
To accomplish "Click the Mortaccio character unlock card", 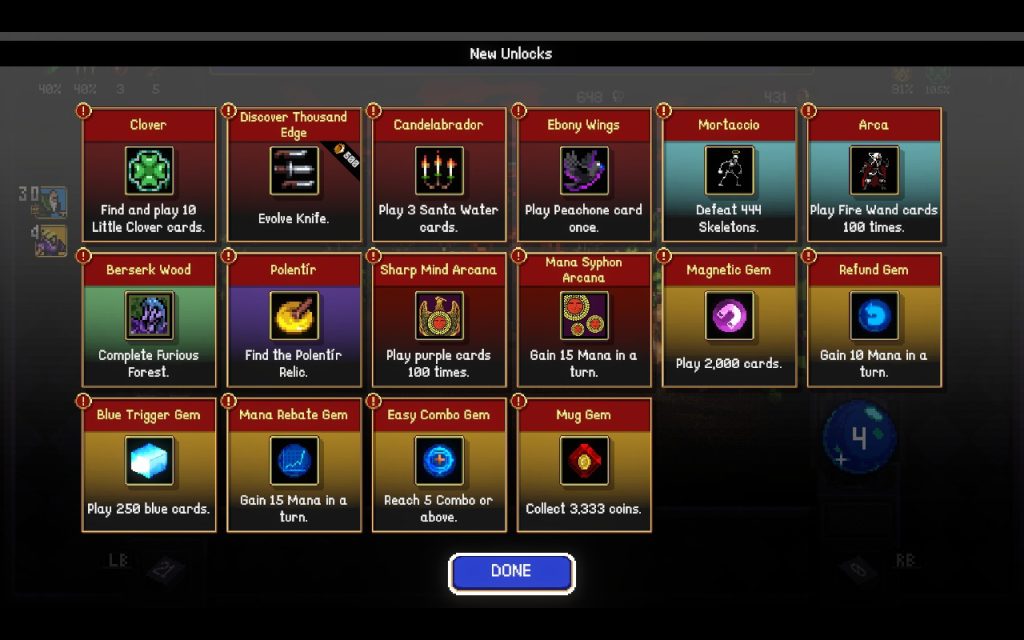I will tap(729, 175).
